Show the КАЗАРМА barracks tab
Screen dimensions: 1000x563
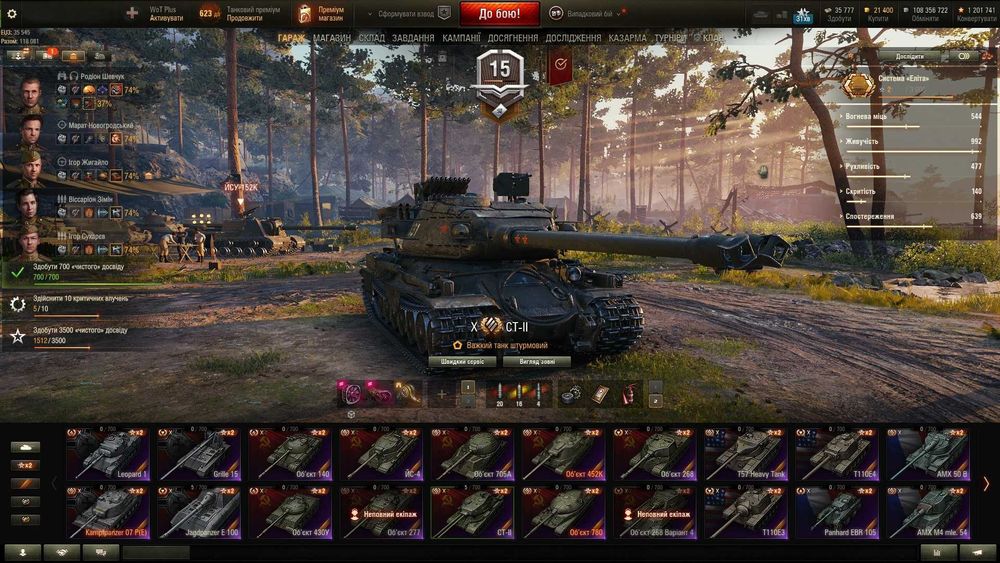click(x=627, y=38)
